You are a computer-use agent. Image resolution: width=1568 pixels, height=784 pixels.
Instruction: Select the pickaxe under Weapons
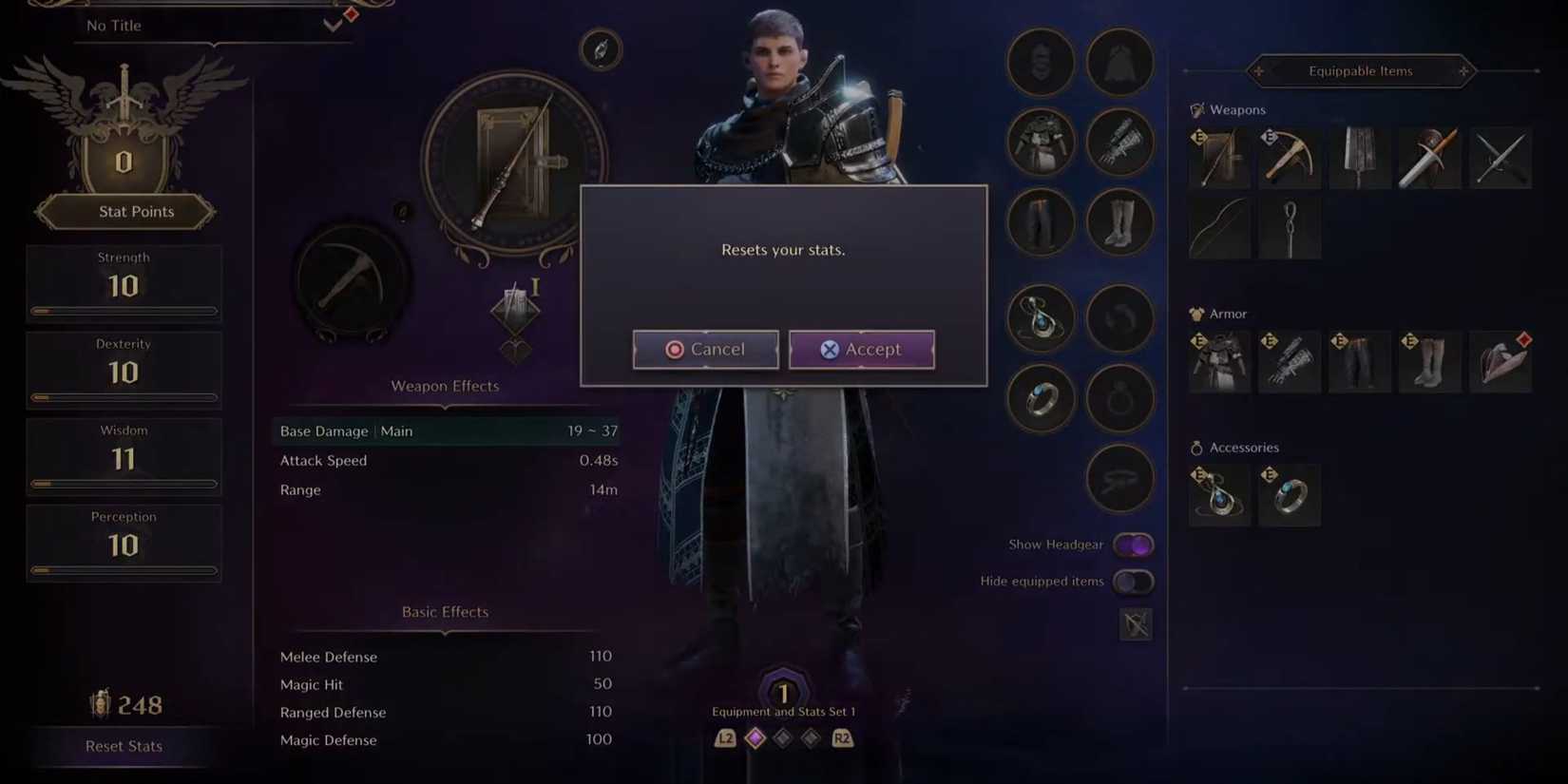1290,157
